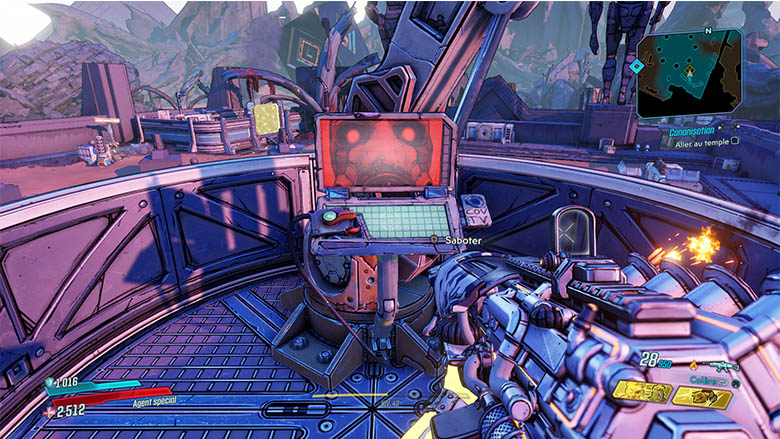Toggle the "Aller au temple" objective checkbox
The image size is (780, 439).
(735, 141)
